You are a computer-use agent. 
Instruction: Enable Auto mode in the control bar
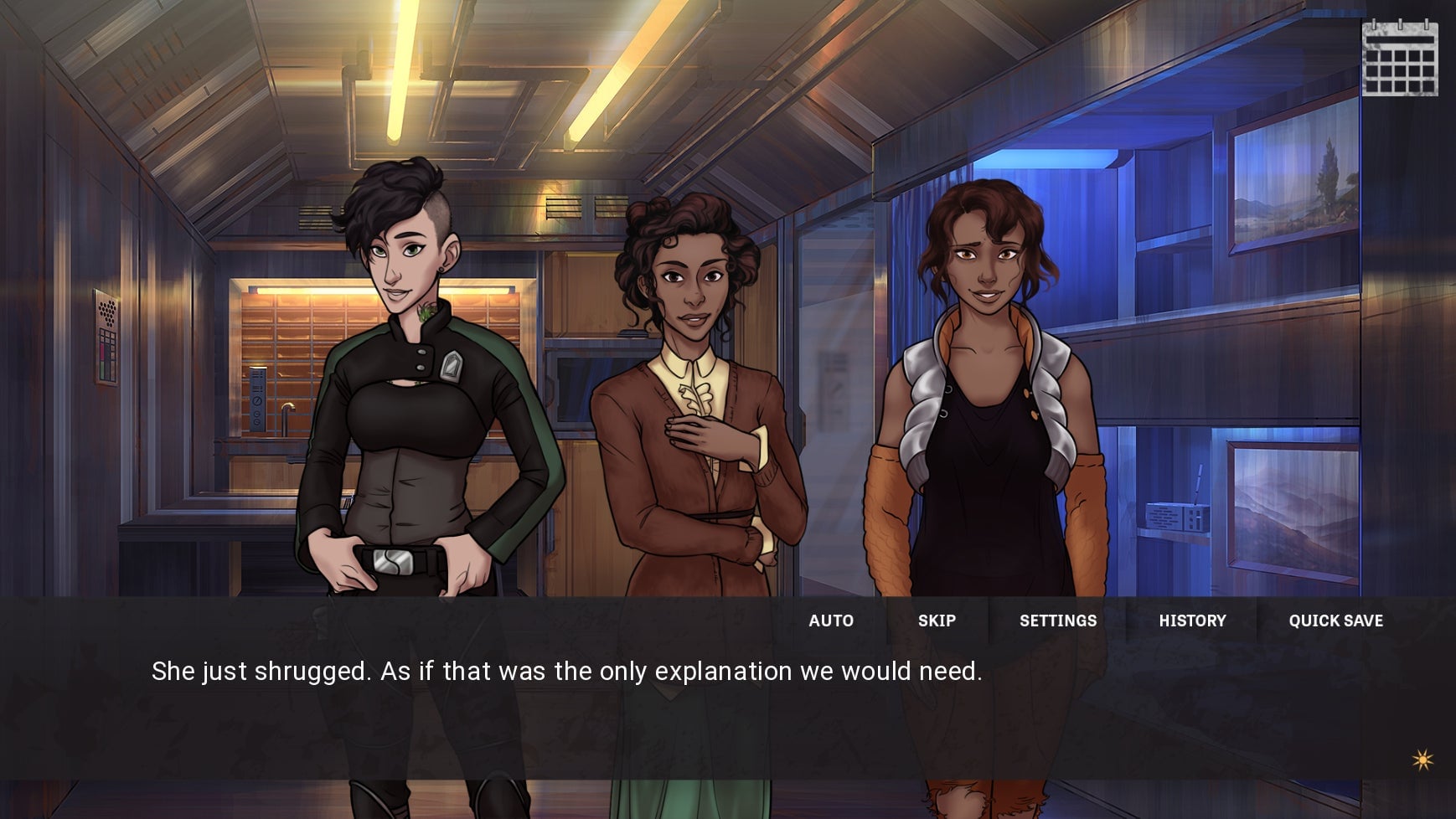click(x=831, y=621)
